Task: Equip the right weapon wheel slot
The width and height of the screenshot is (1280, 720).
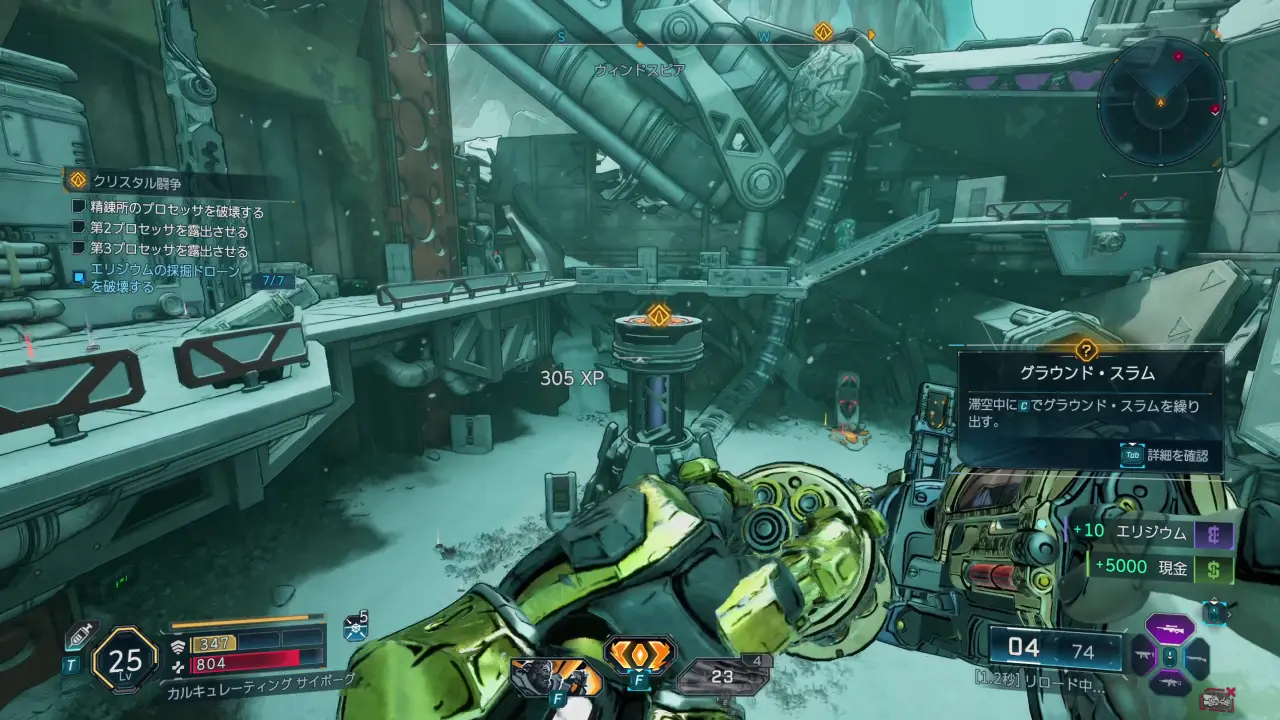Action: pyautogui.click(x=1196, y=657)
